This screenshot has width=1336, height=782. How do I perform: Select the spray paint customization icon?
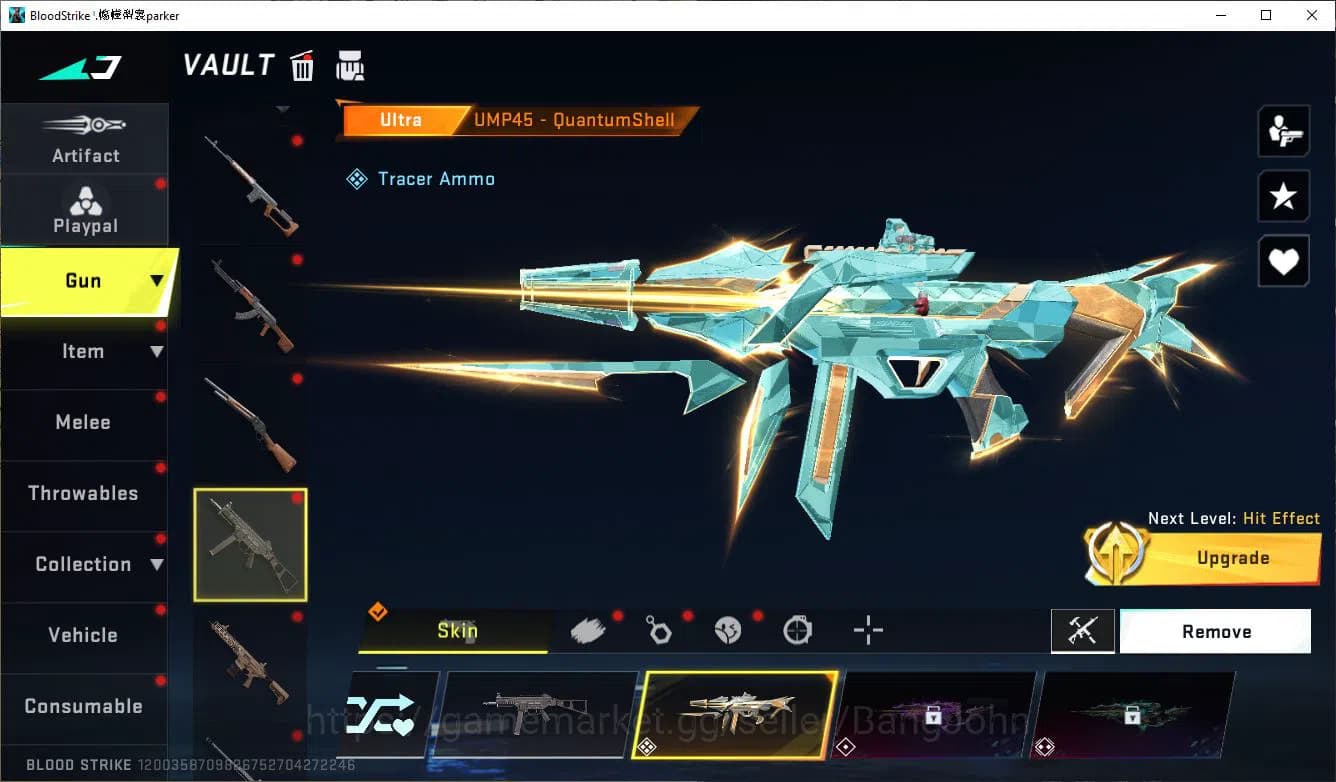point(588,629)
